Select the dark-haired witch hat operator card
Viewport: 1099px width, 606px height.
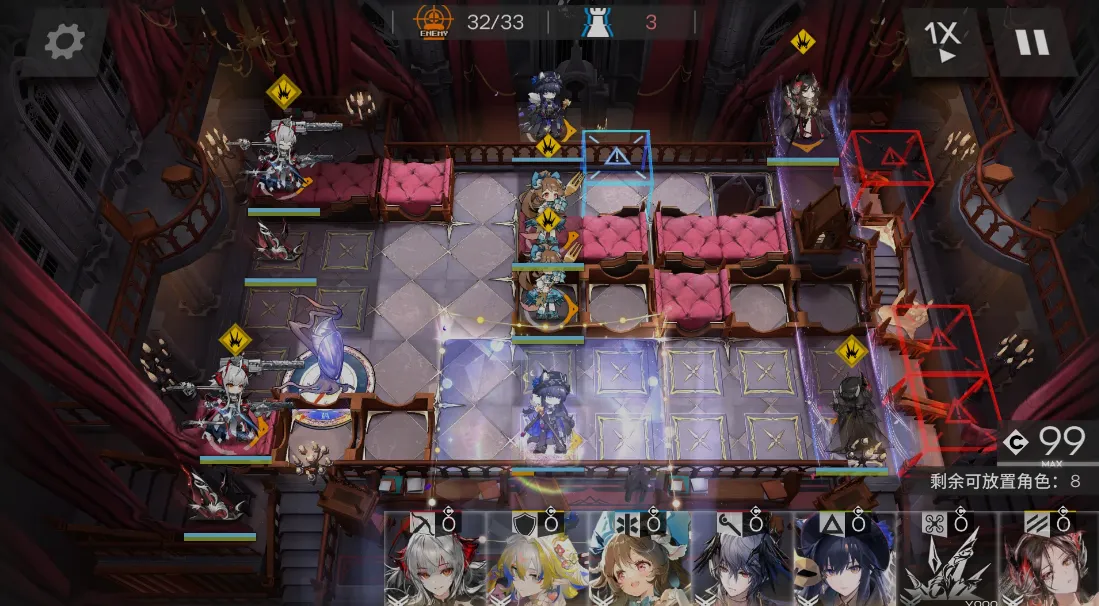pos(844,562)
